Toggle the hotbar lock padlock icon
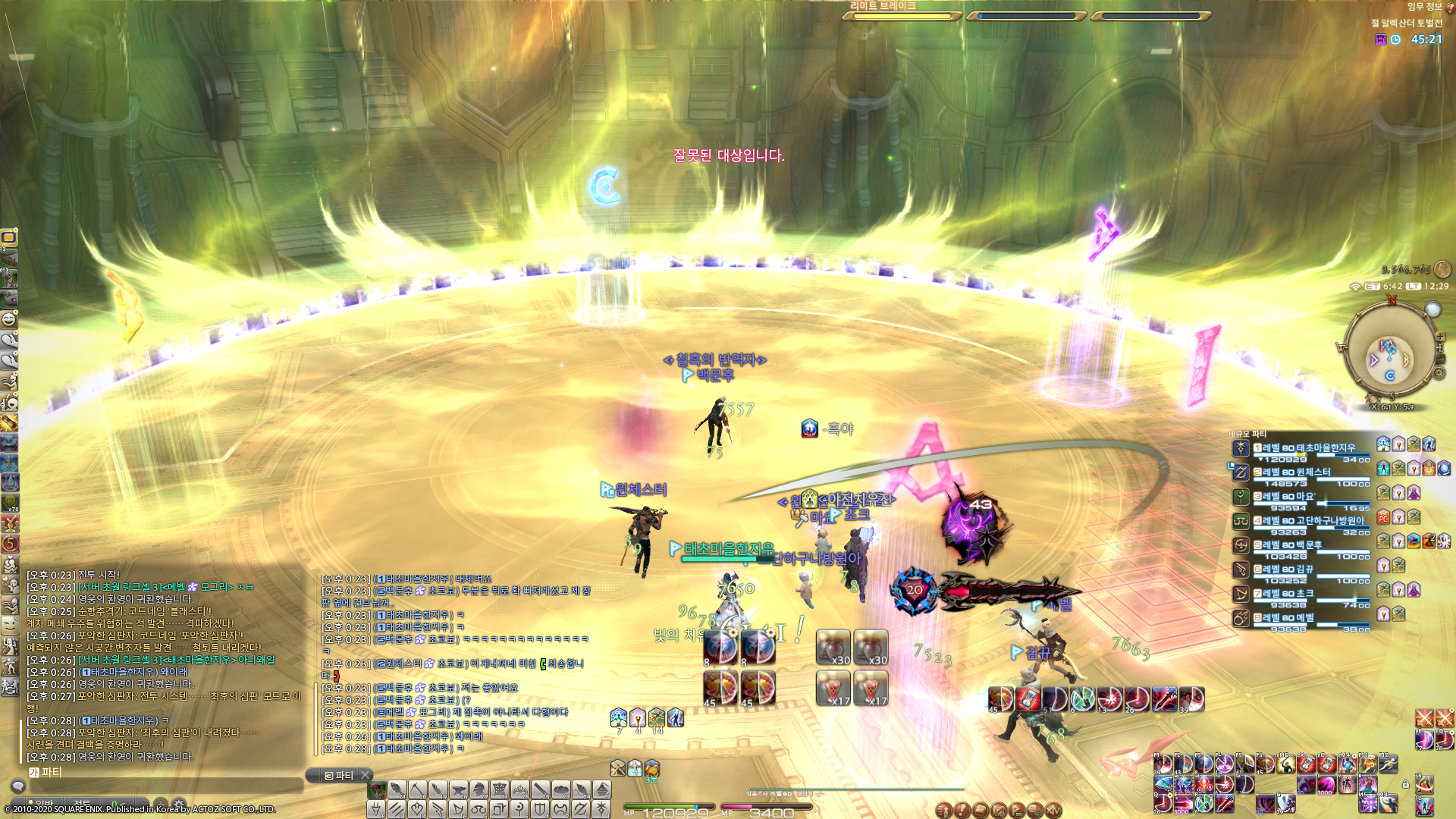This screenshot has width=1456, height=819. [x=1405, y=784]
